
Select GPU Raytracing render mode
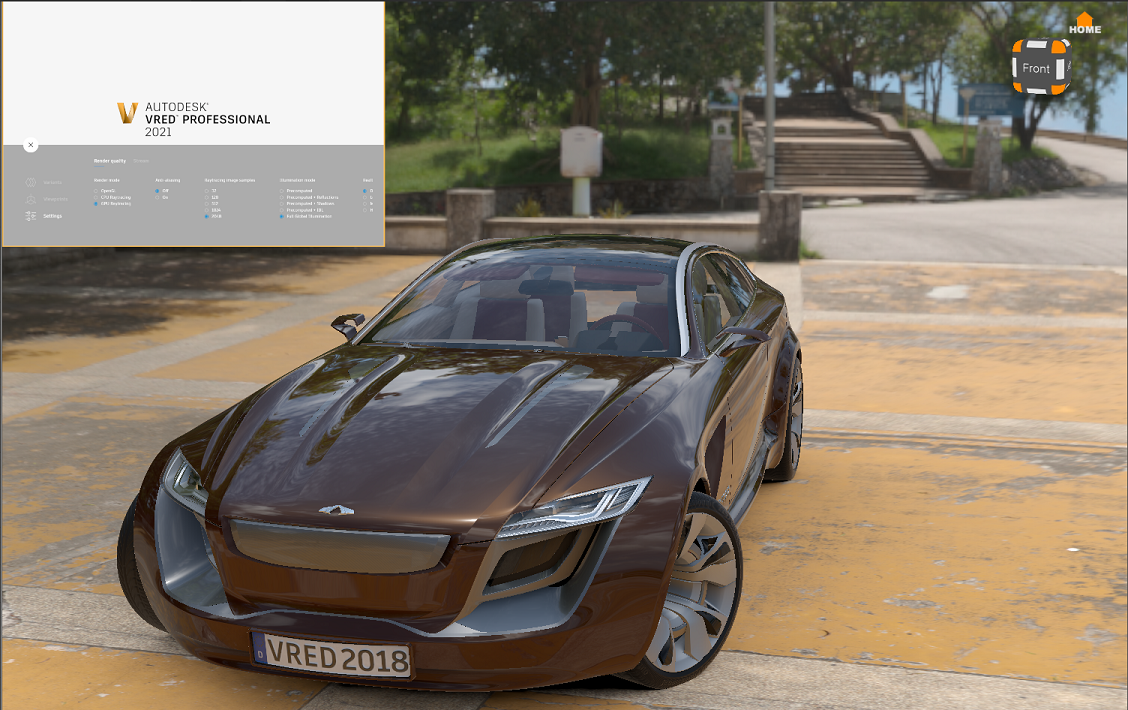(96, 204)
